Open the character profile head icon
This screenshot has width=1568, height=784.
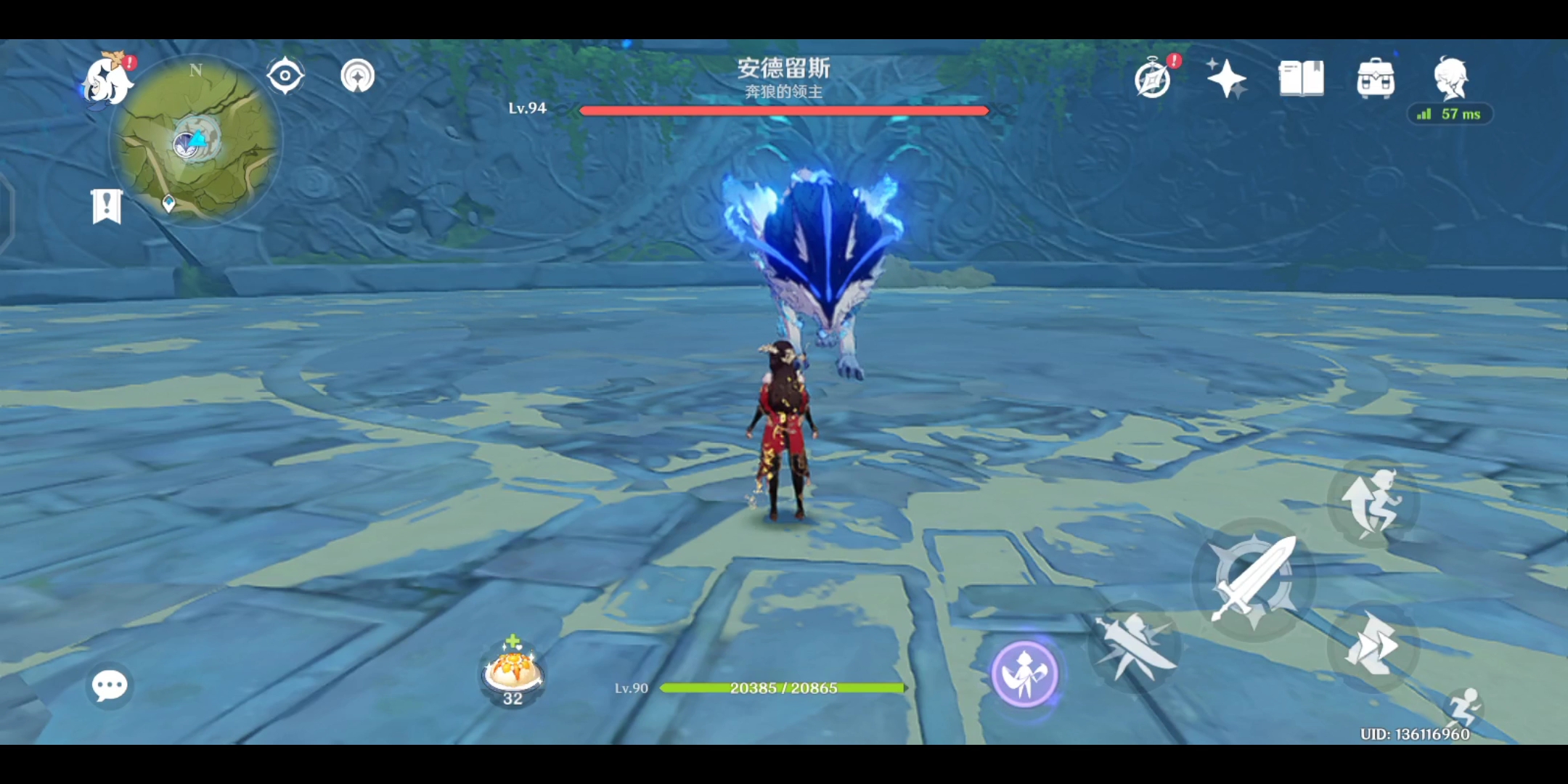(x=1450, y=77)
